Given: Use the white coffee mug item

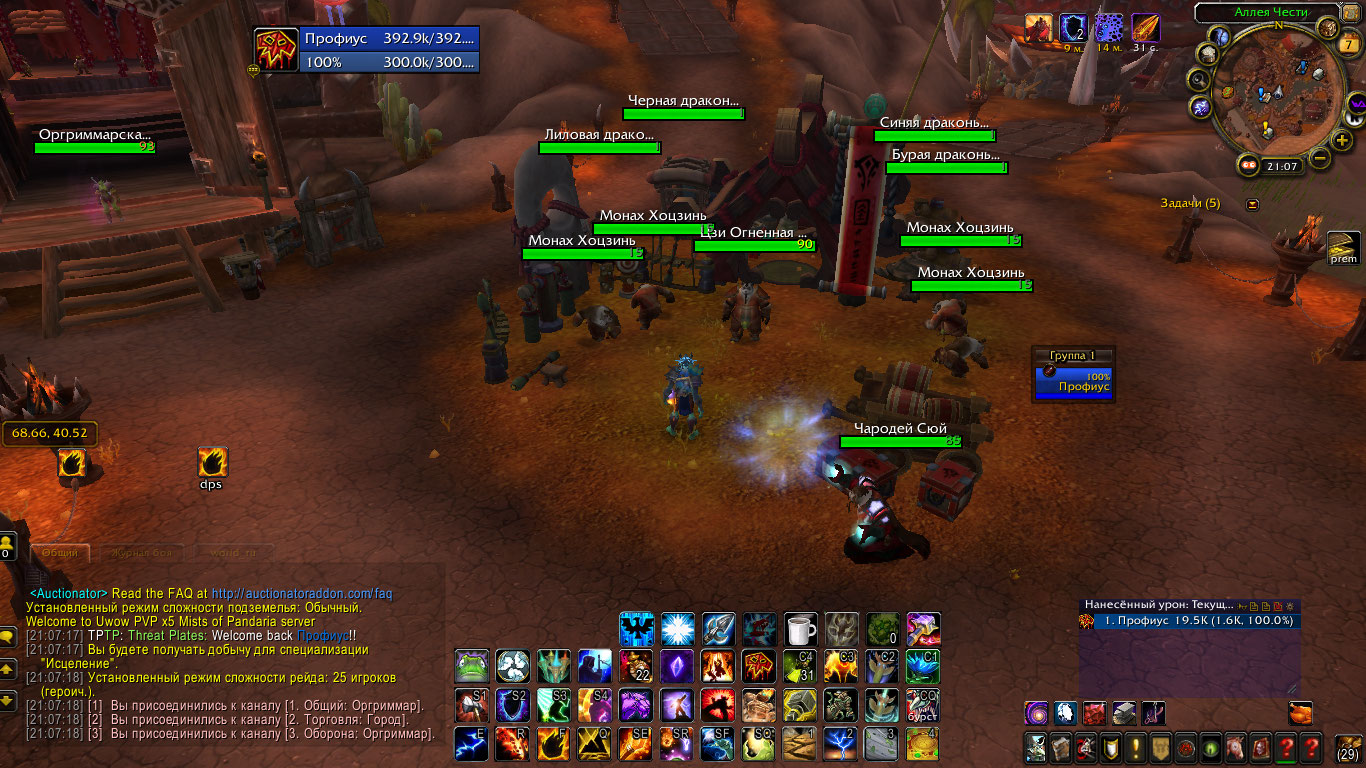Looking at the screenshot, I should coord(800,630).
